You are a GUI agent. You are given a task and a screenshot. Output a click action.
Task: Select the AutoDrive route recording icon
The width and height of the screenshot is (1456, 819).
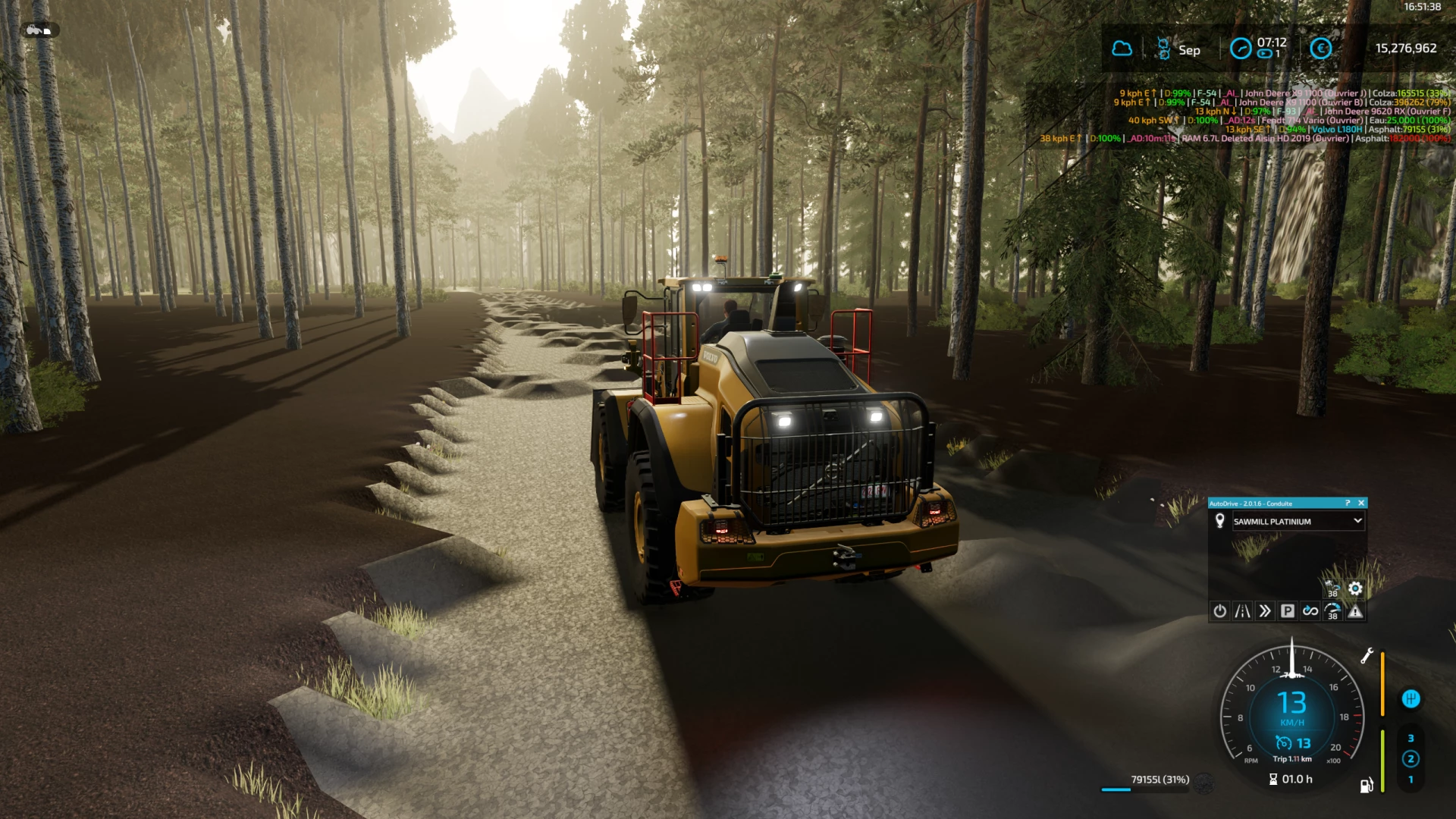coord(1242,610)
